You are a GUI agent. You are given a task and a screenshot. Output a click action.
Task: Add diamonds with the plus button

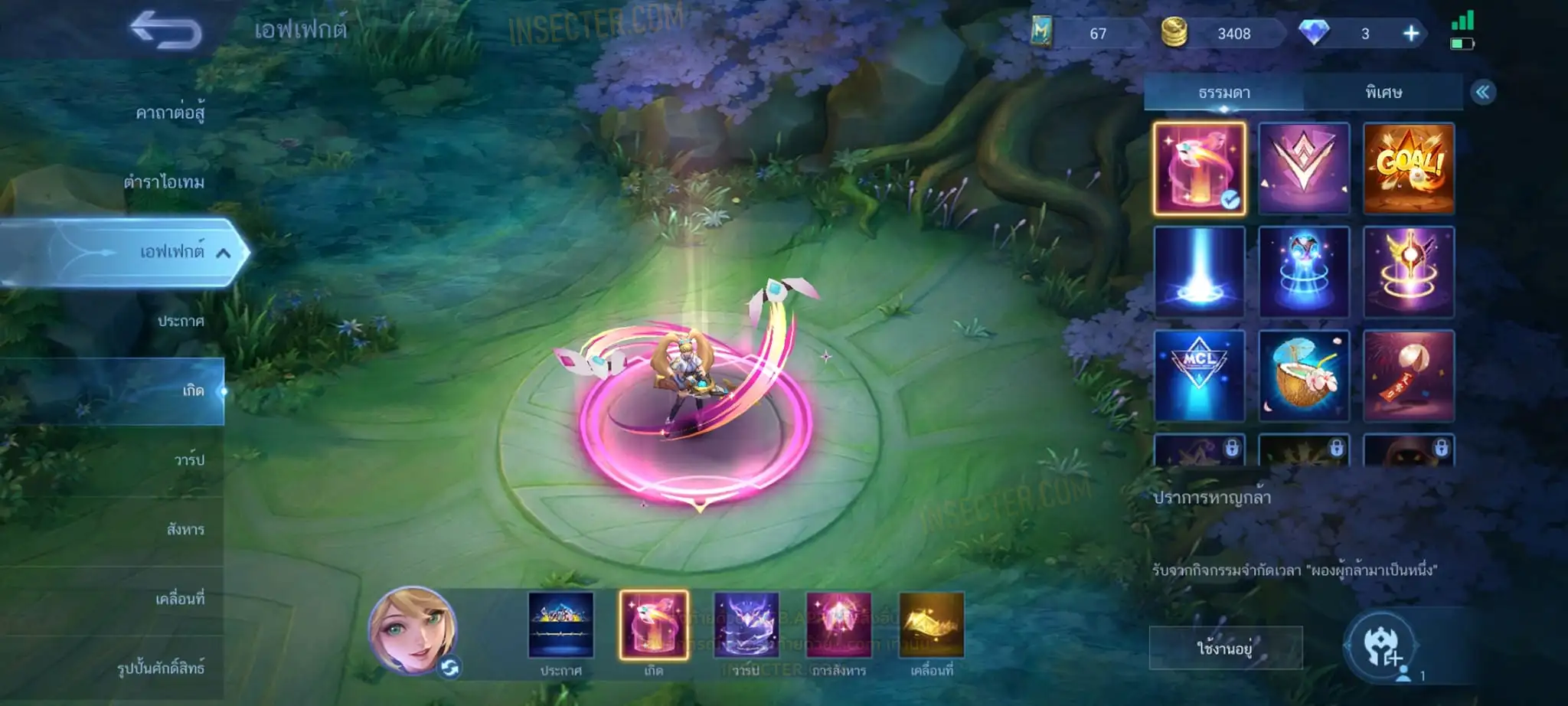tap(1410, 34)
